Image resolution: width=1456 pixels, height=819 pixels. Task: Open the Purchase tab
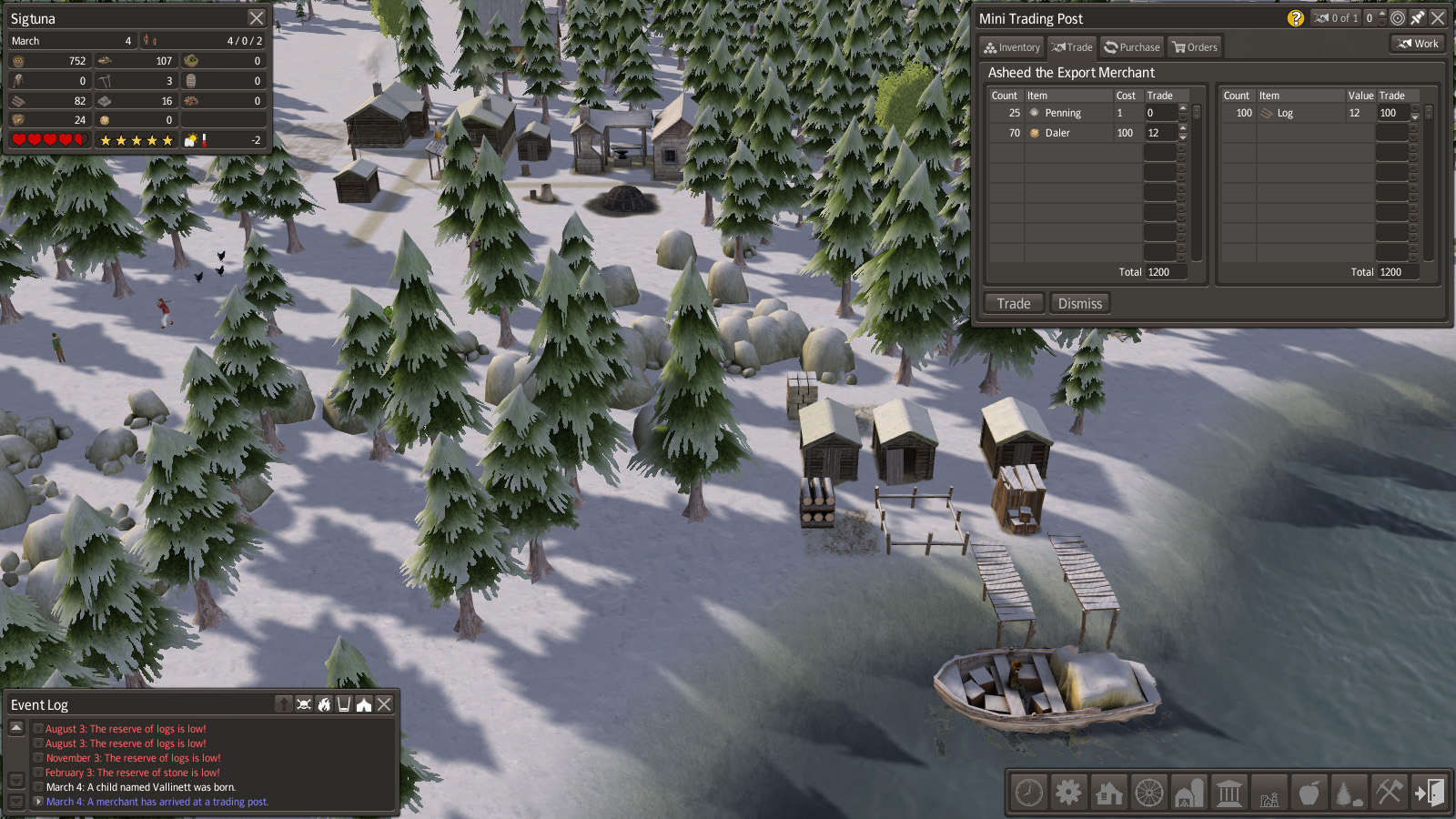pyautogui.click(x=1132, y=47)
